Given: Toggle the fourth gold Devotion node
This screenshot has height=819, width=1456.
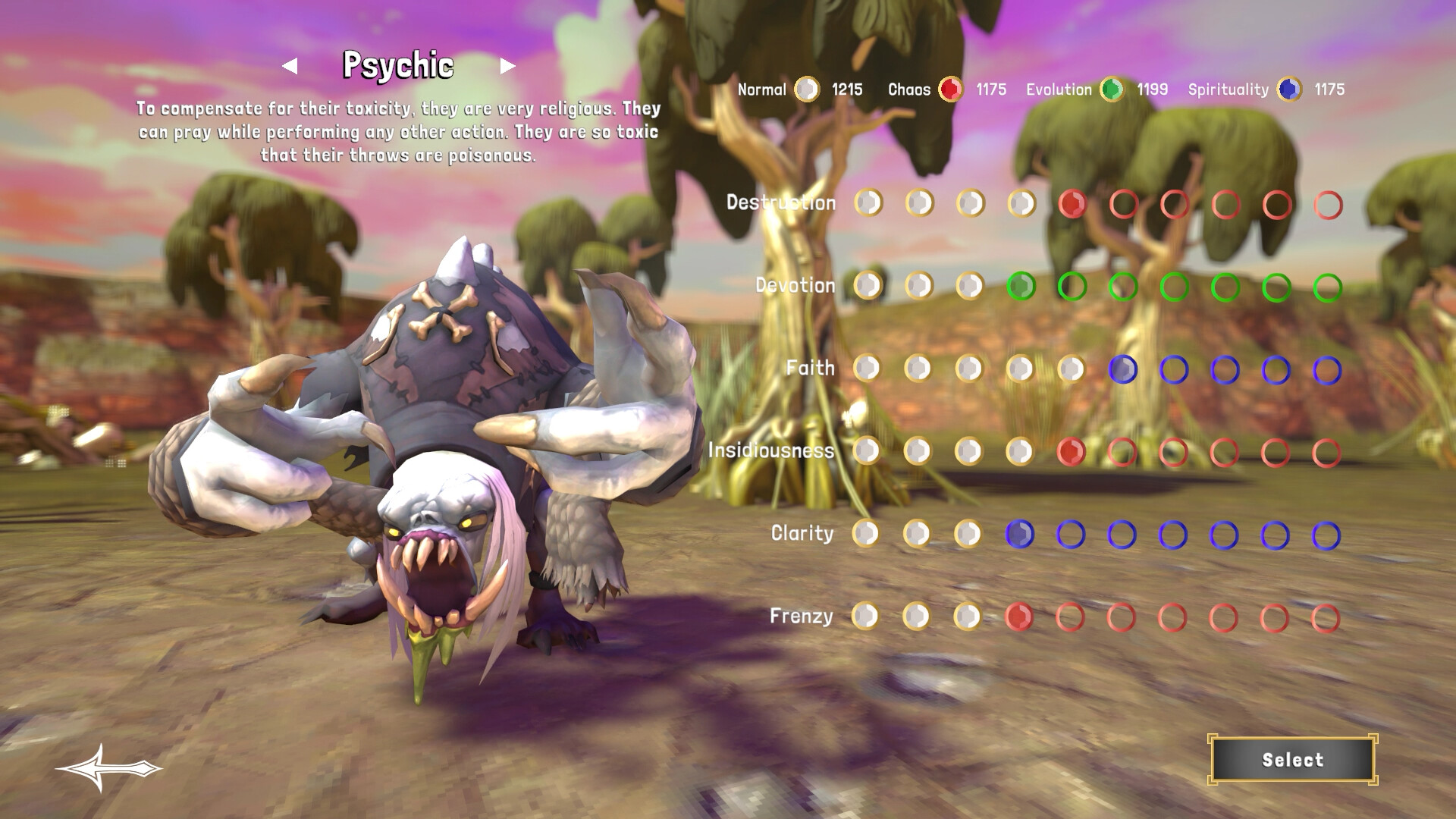Looking at the screenshot, I should coord(971,285).
